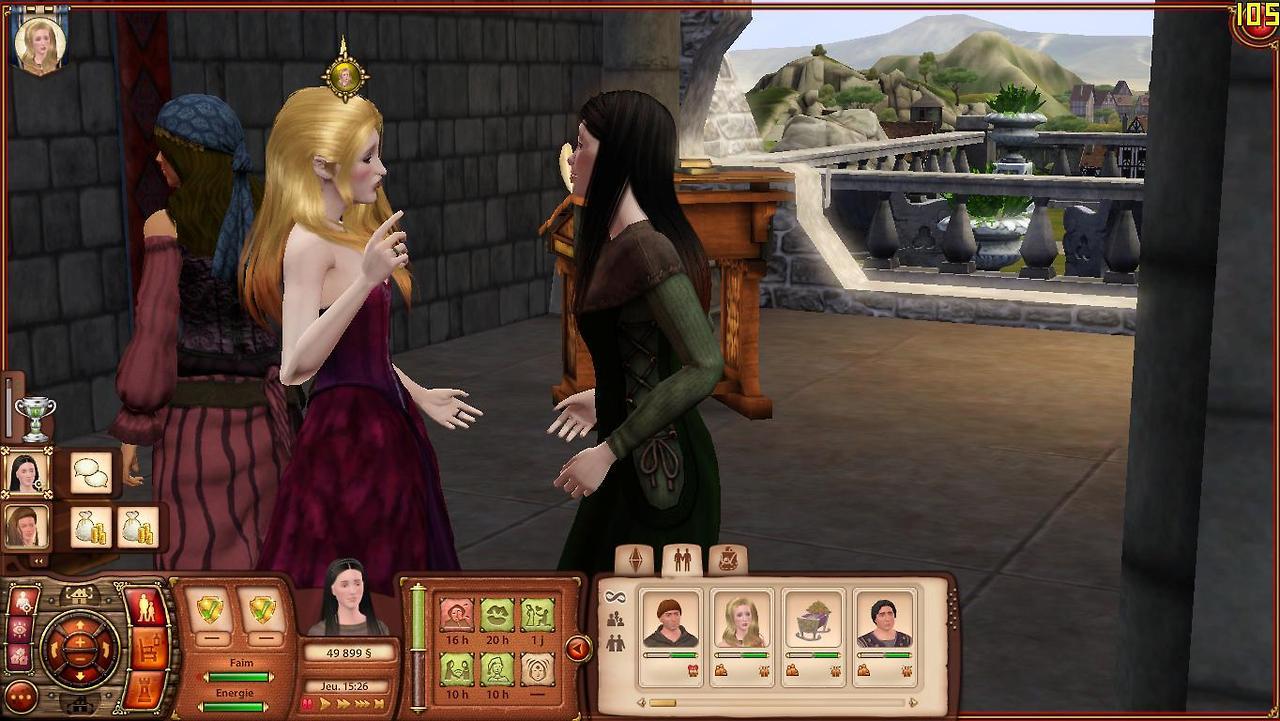1280x721 pixels.
Task: Switch to the plumbob diamond tab
Action: 635,560
